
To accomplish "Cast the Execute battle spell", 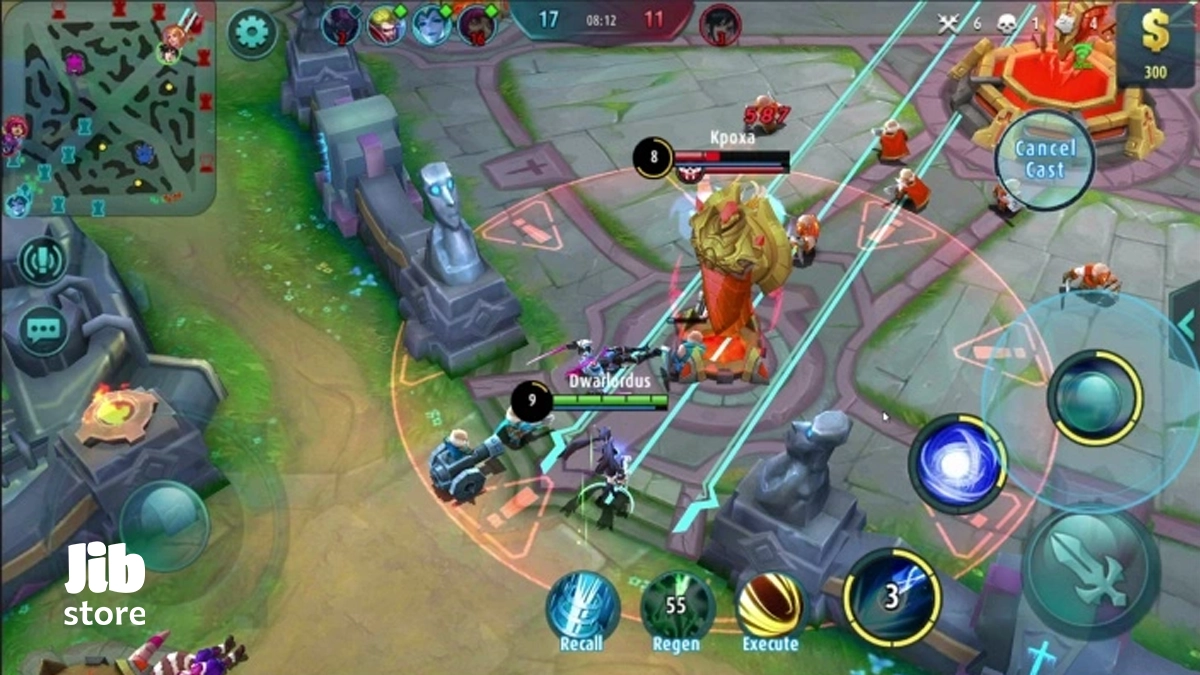I will click(x=770, y=607).
